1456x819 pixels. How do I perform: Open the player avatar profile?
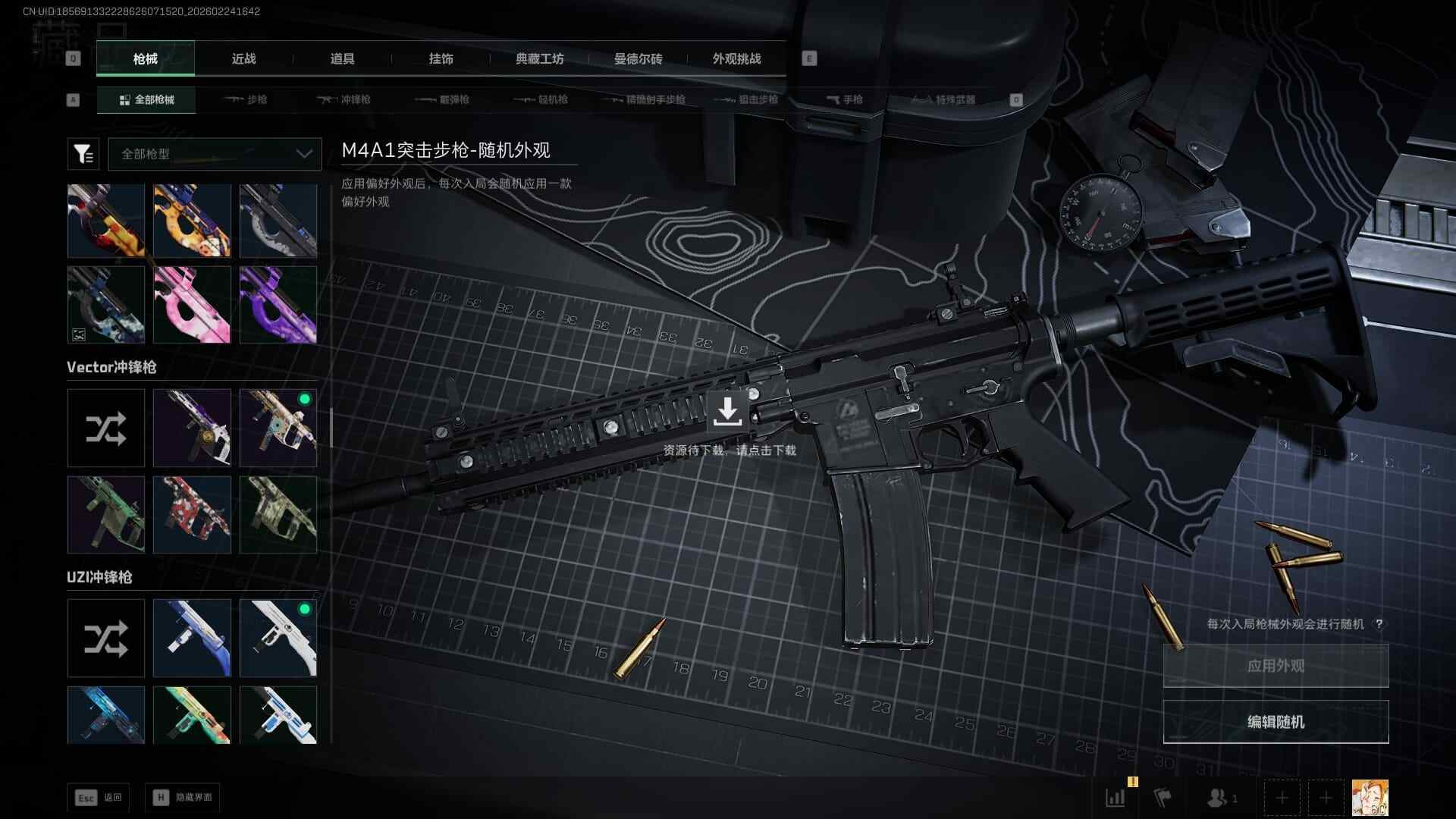(x=1370, y=798)
